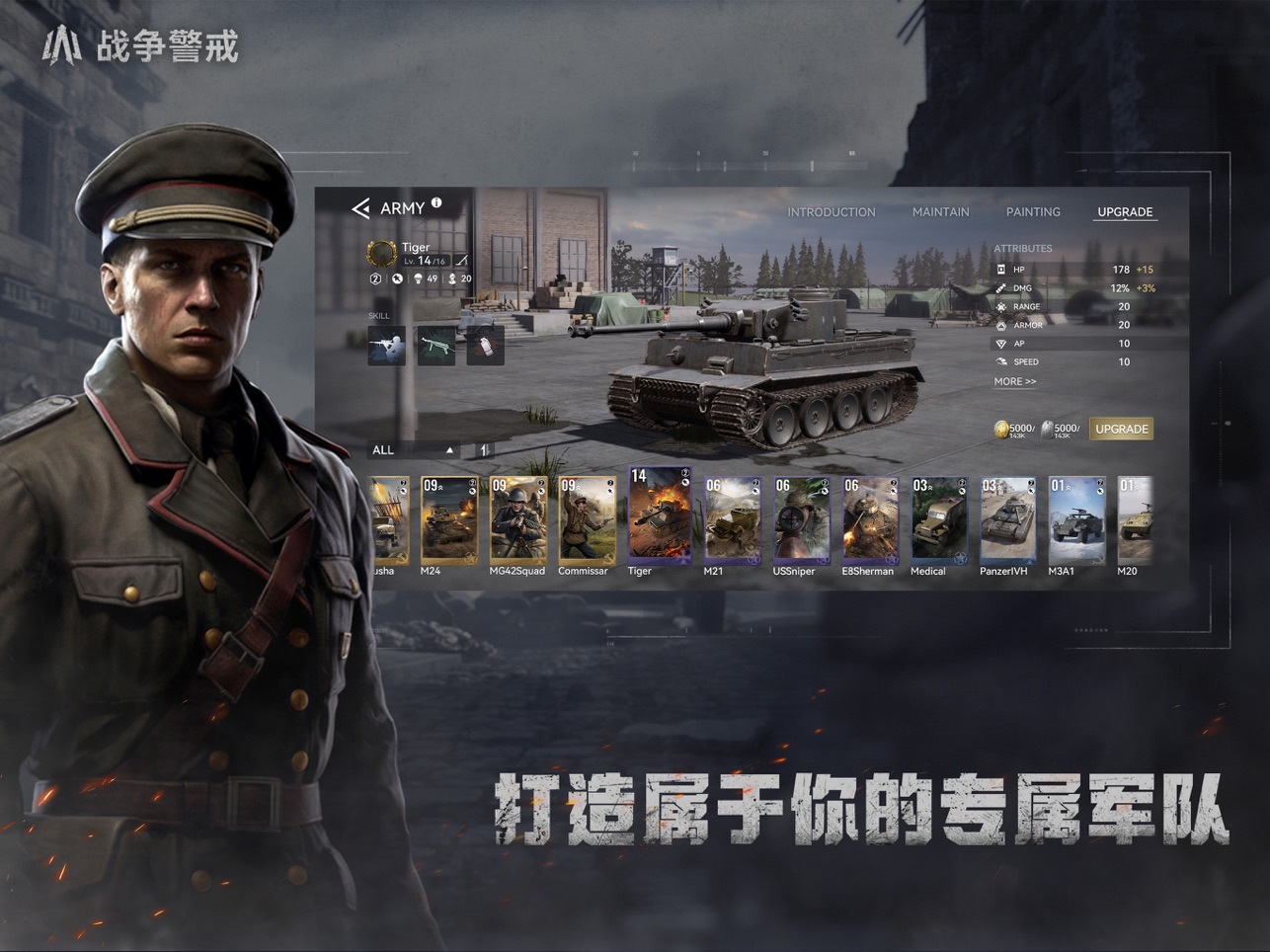Click the SPEED attribute icon
1270x952 pixels.
[1000, 361]
